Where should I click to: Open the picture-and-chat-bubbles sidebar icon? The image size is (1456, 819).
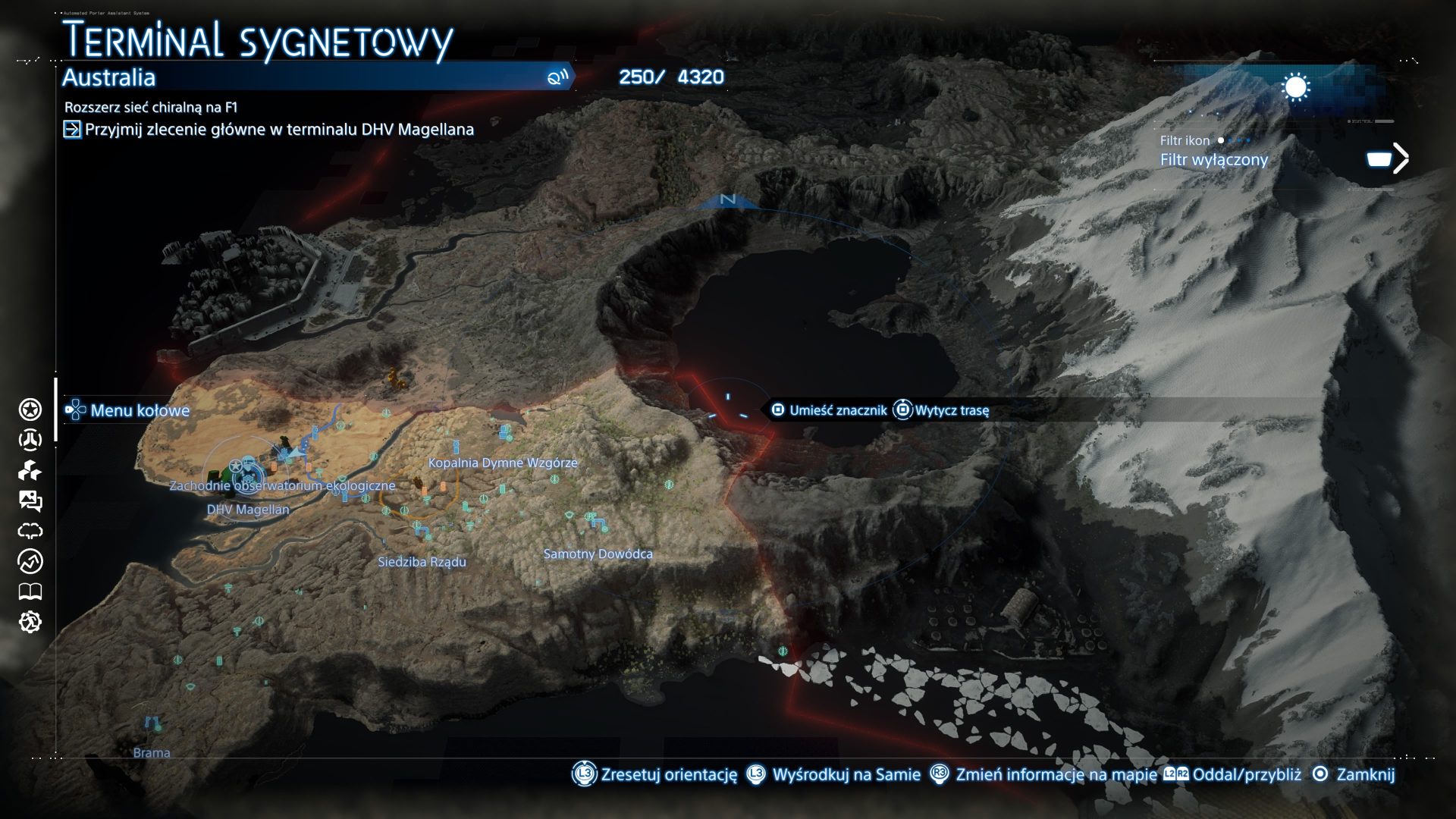click(30, 500)
